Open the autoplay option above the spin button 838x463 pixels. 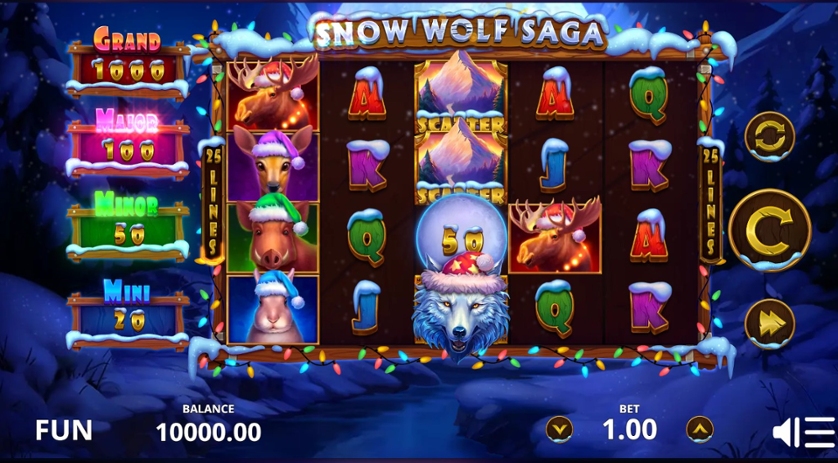pos(769,136)
